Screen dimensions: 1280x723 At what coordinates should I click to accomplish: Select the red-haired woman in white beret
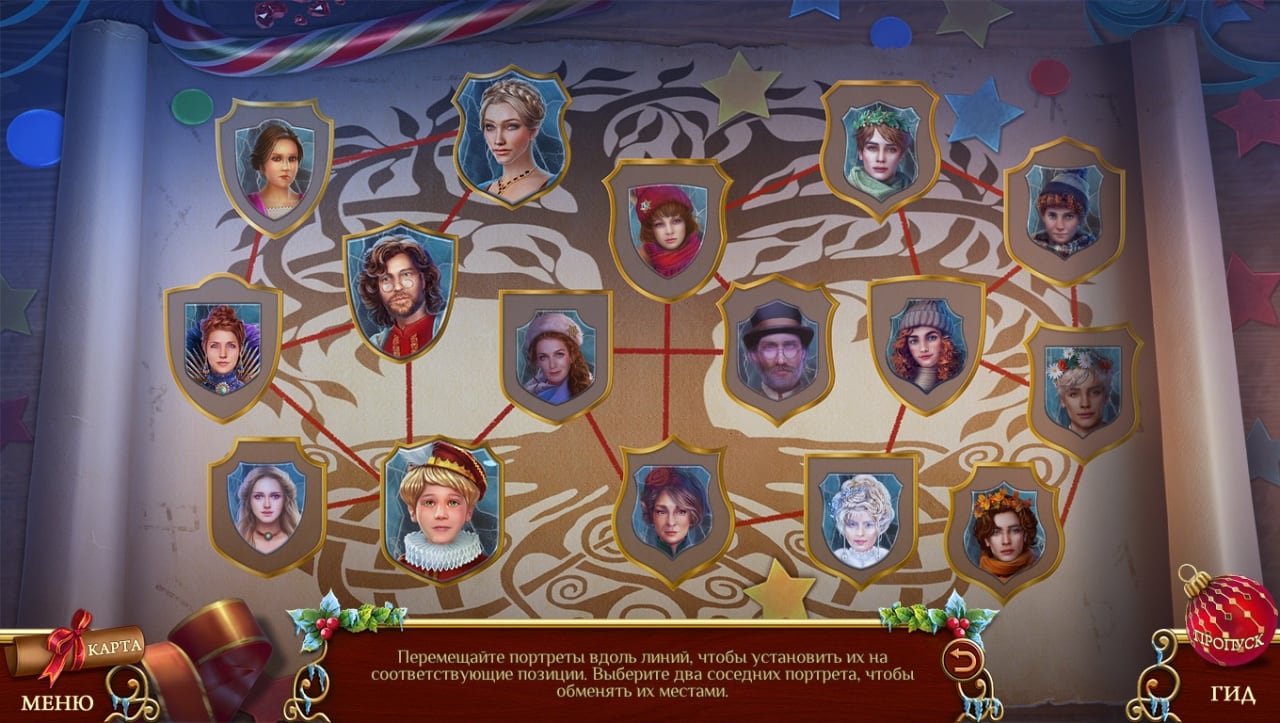click(556, 355)
